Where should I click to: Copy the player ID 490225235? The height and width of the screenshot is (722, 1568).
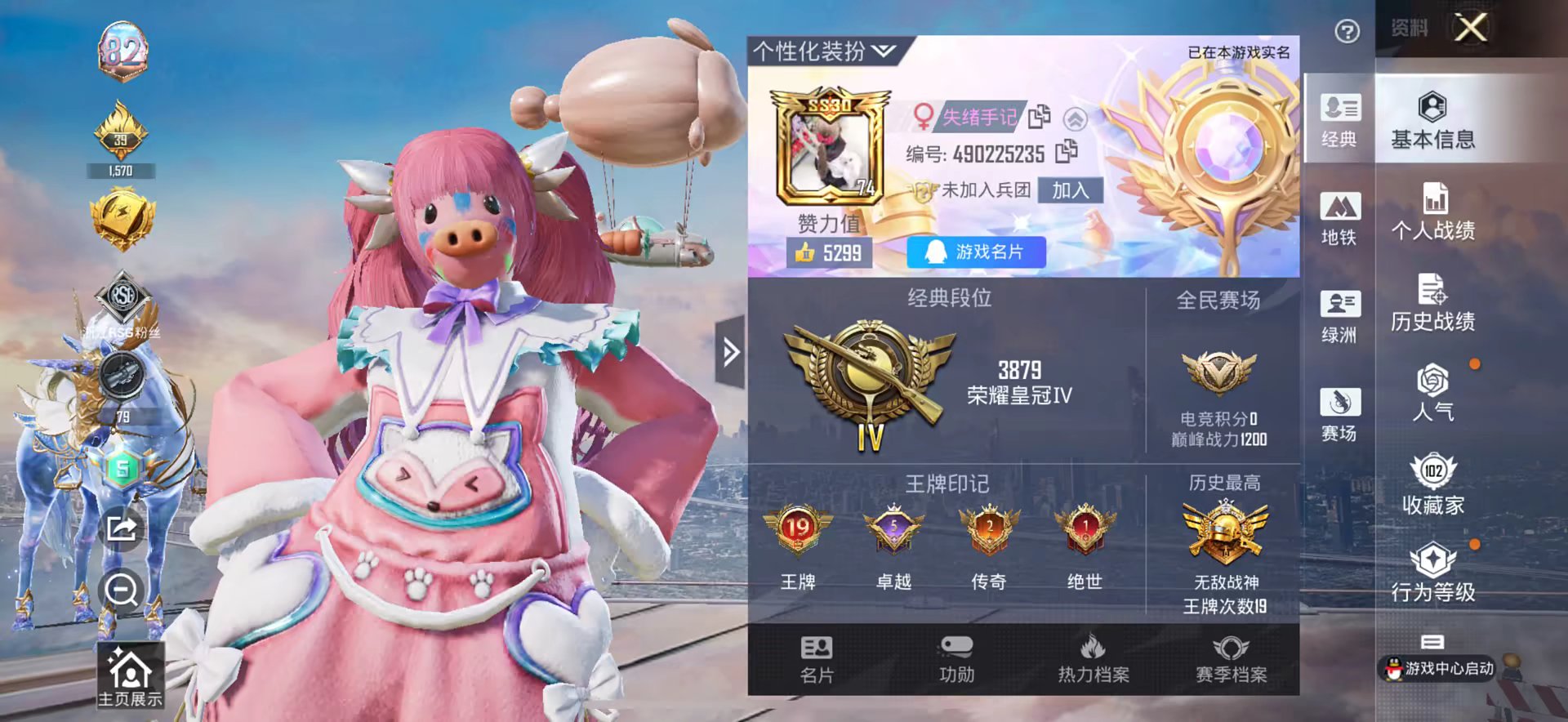click(1067, 154)
